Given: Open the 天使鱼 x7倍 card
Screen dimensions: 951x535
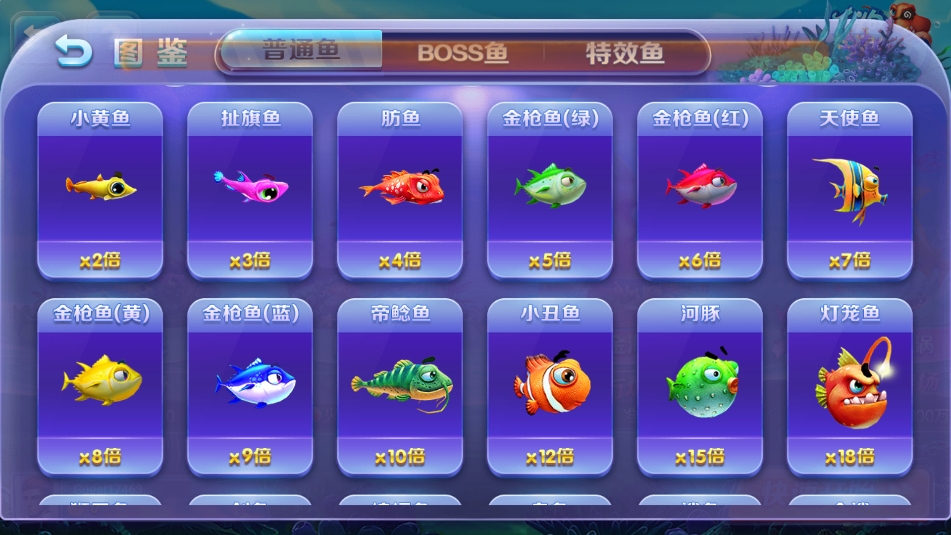Looking at the screenshot, I should click(x=850, y=190).
